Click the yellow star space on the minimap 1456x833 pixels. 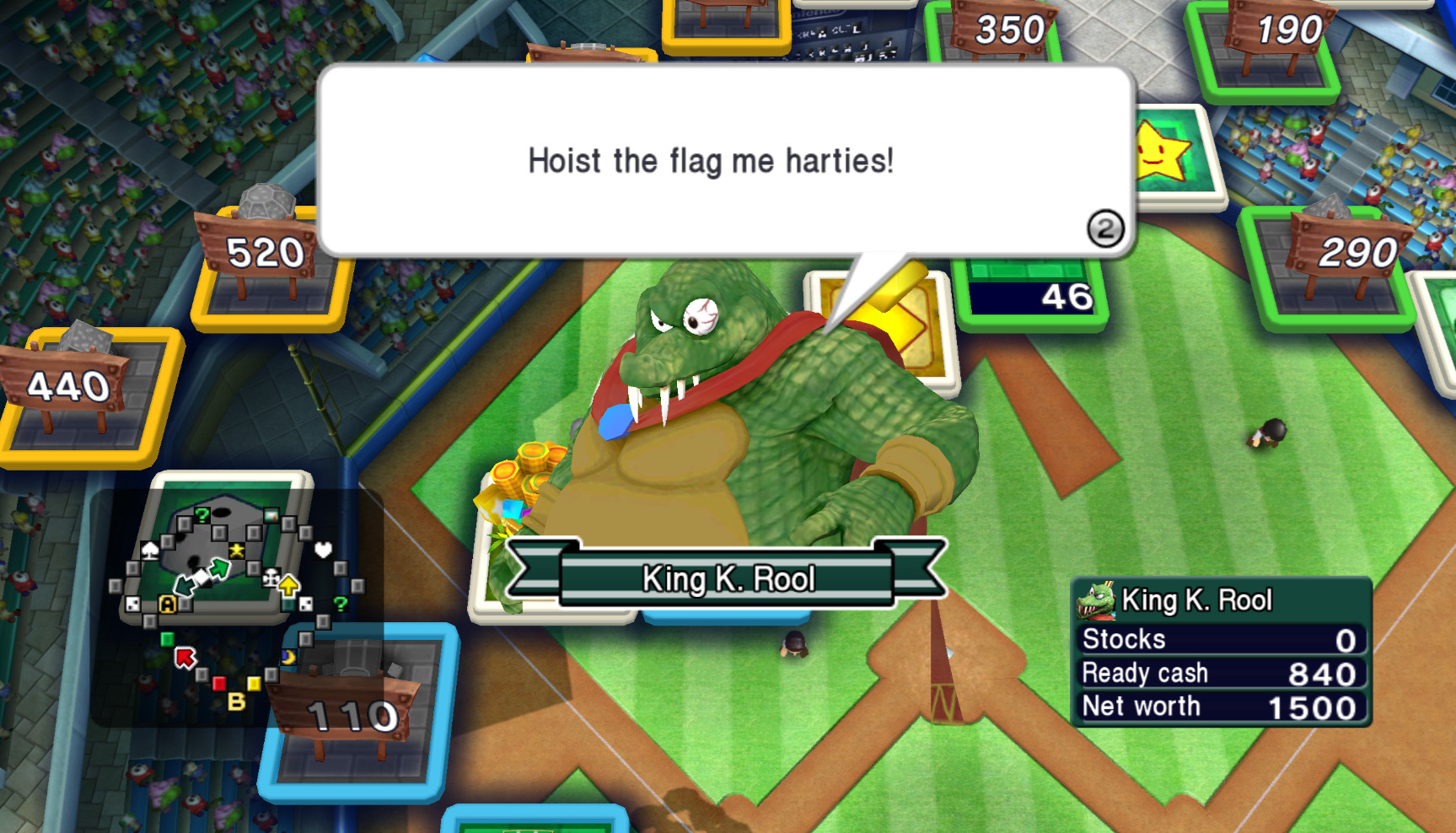(236, 551)
